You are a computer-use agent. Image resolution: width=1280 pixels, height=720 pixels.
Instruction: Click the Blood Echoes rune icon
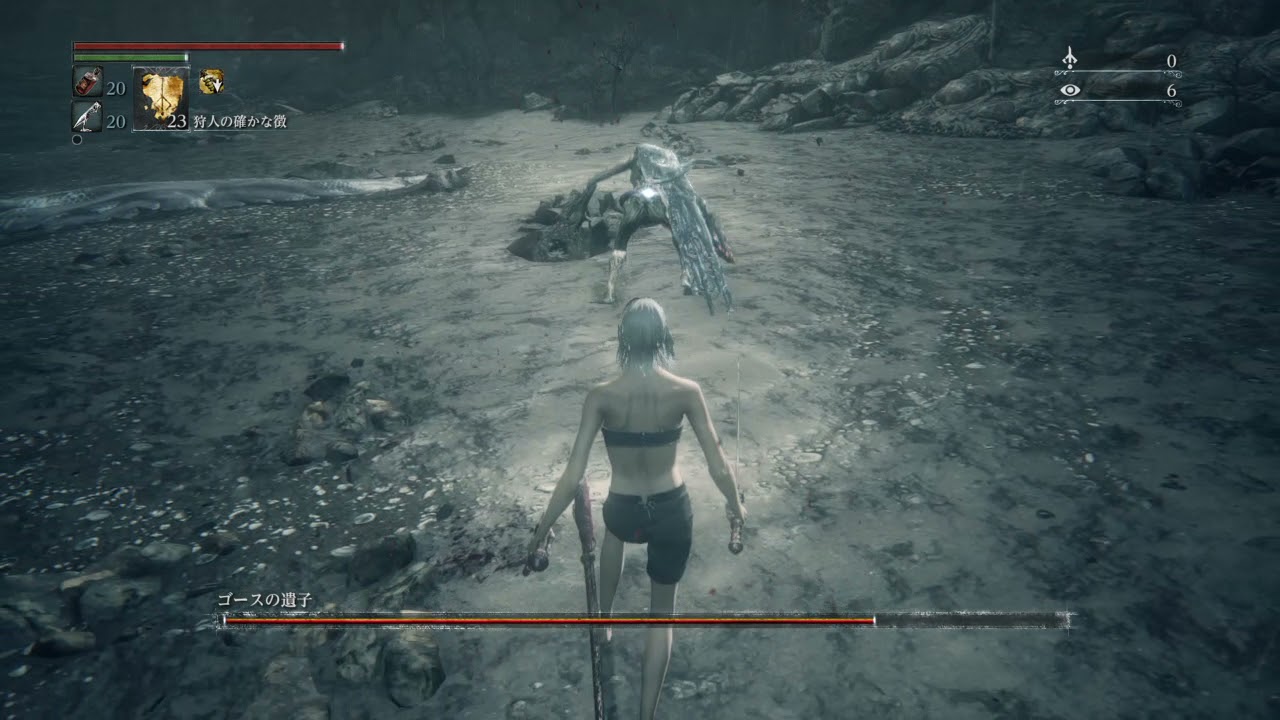coord(1069,59)
